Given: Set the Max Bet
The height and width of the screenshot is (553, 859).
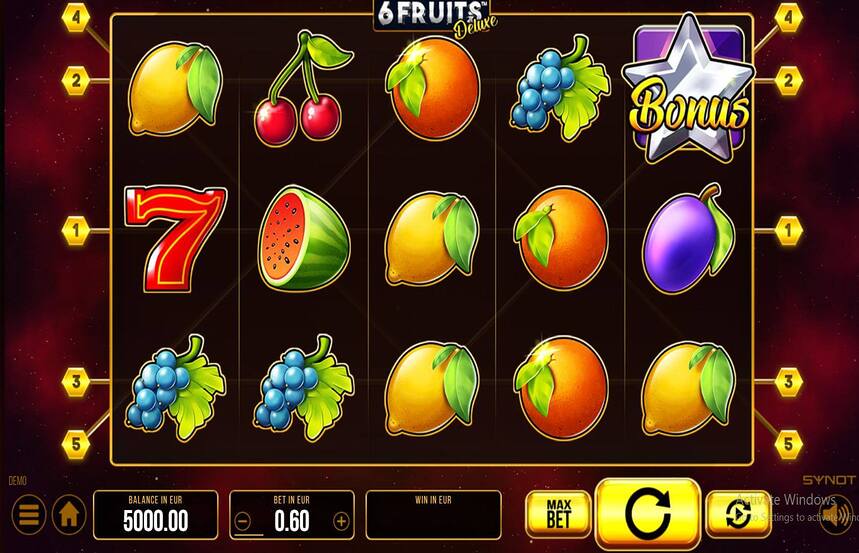Looking at the screenshot, I should (x=558, y=514).
